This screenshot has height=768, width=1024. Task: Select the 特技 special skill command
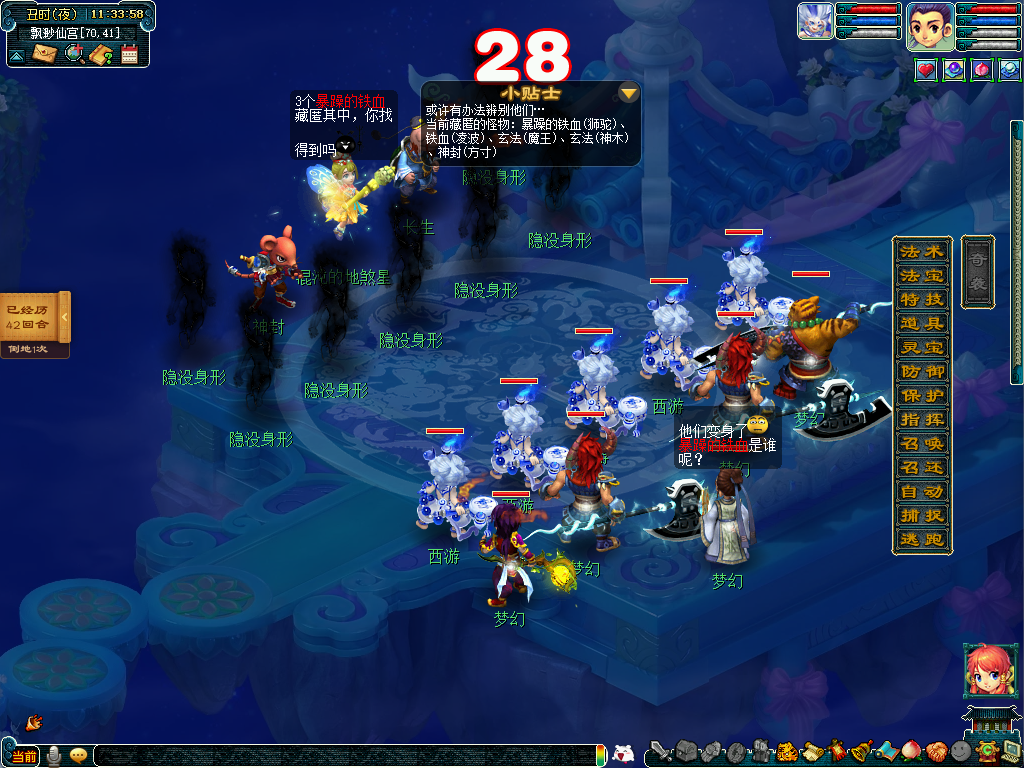pyautogui.click(x=921, y=299)
